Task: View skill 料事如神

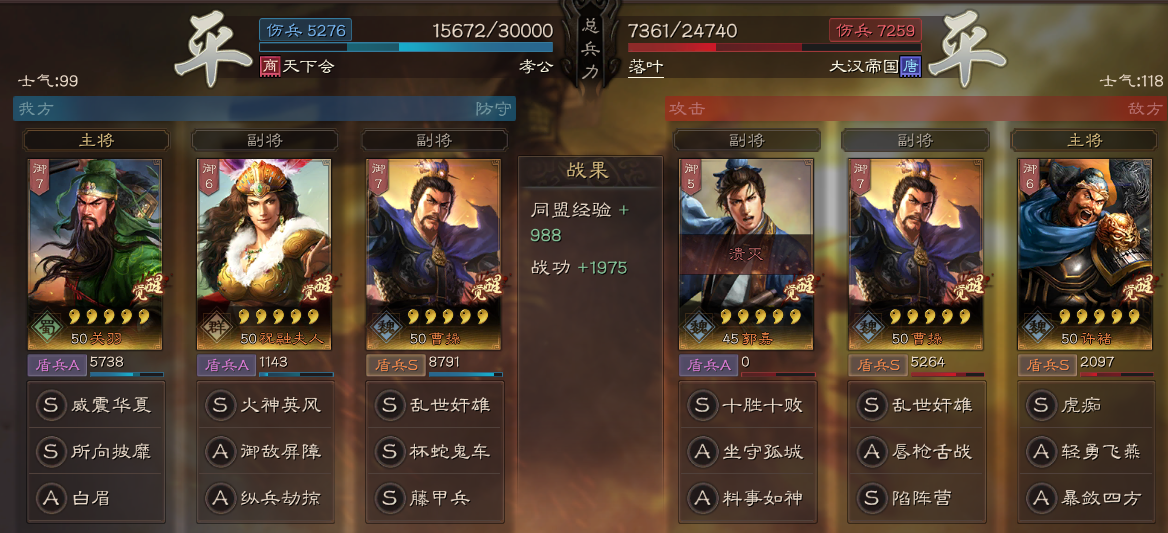Action: point(746,497)
